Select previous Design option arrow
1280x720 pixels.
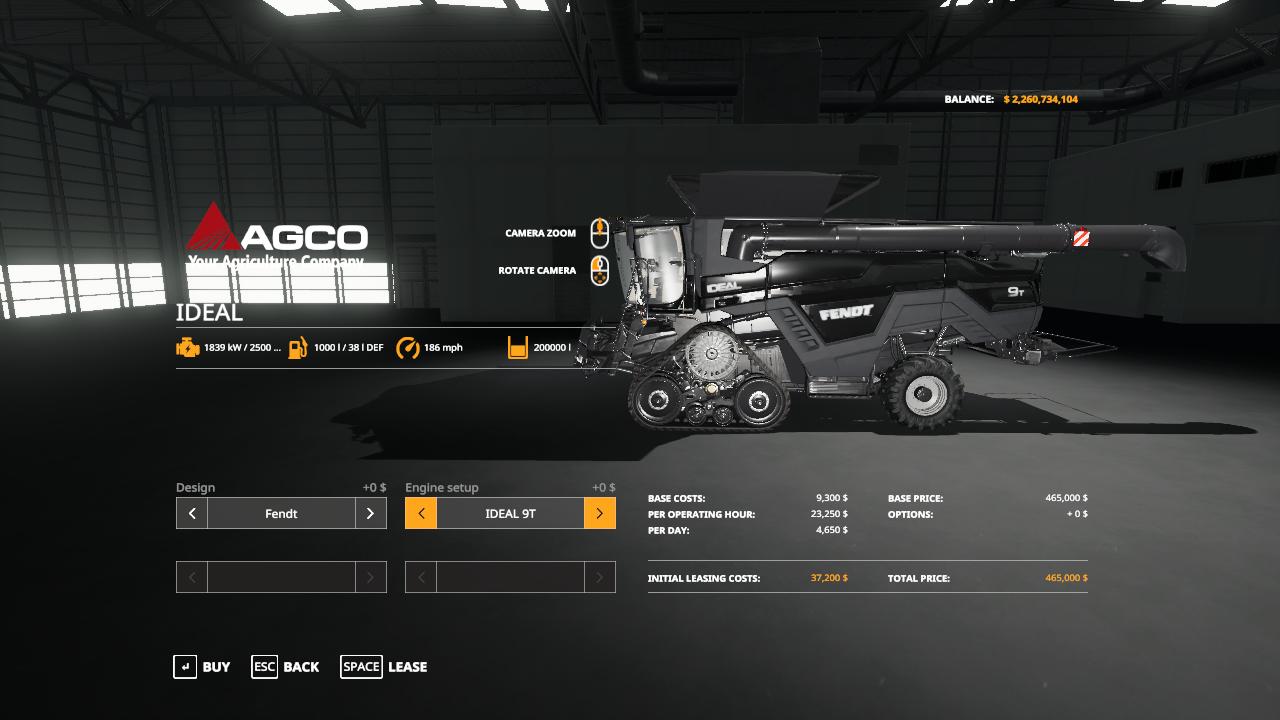coord(192,513)
